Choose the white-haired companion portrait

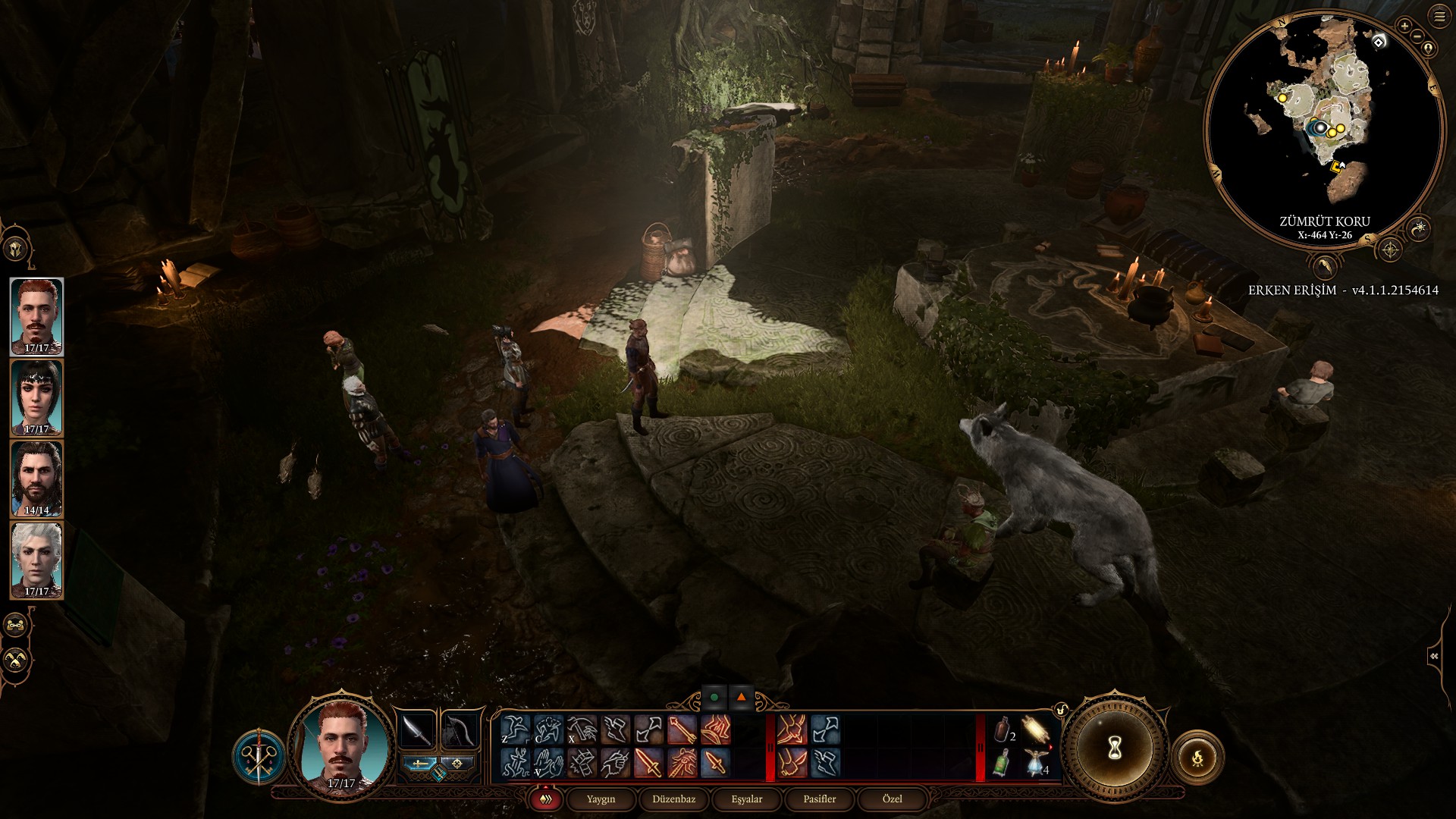pyautogui.click(x=36, y=560)
